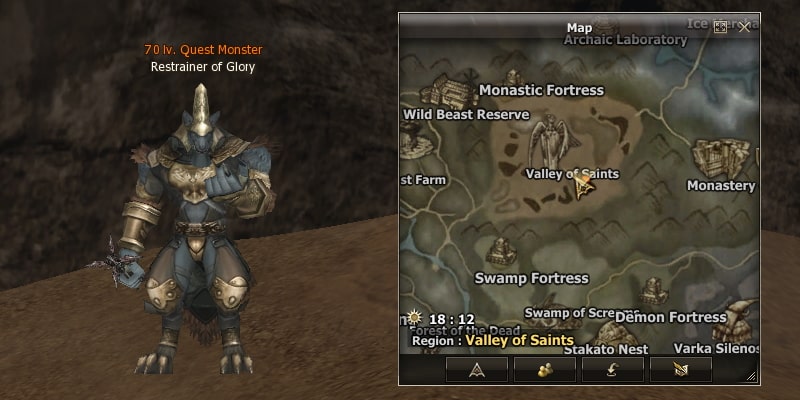Click the compass arrow button below the map
This screenshot has width=800, height=400.
click(476, 368)
